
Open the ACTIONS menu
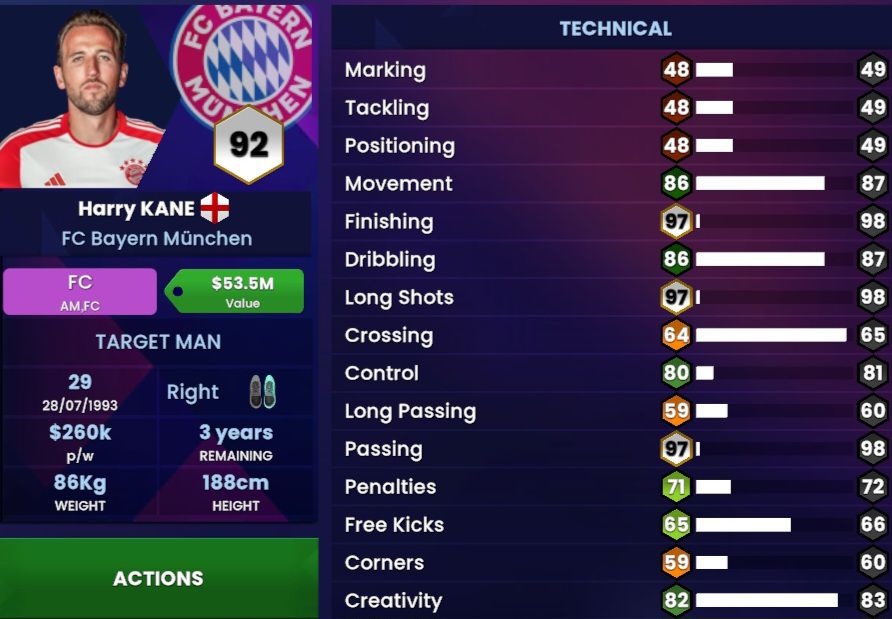(x=158, y=578)
